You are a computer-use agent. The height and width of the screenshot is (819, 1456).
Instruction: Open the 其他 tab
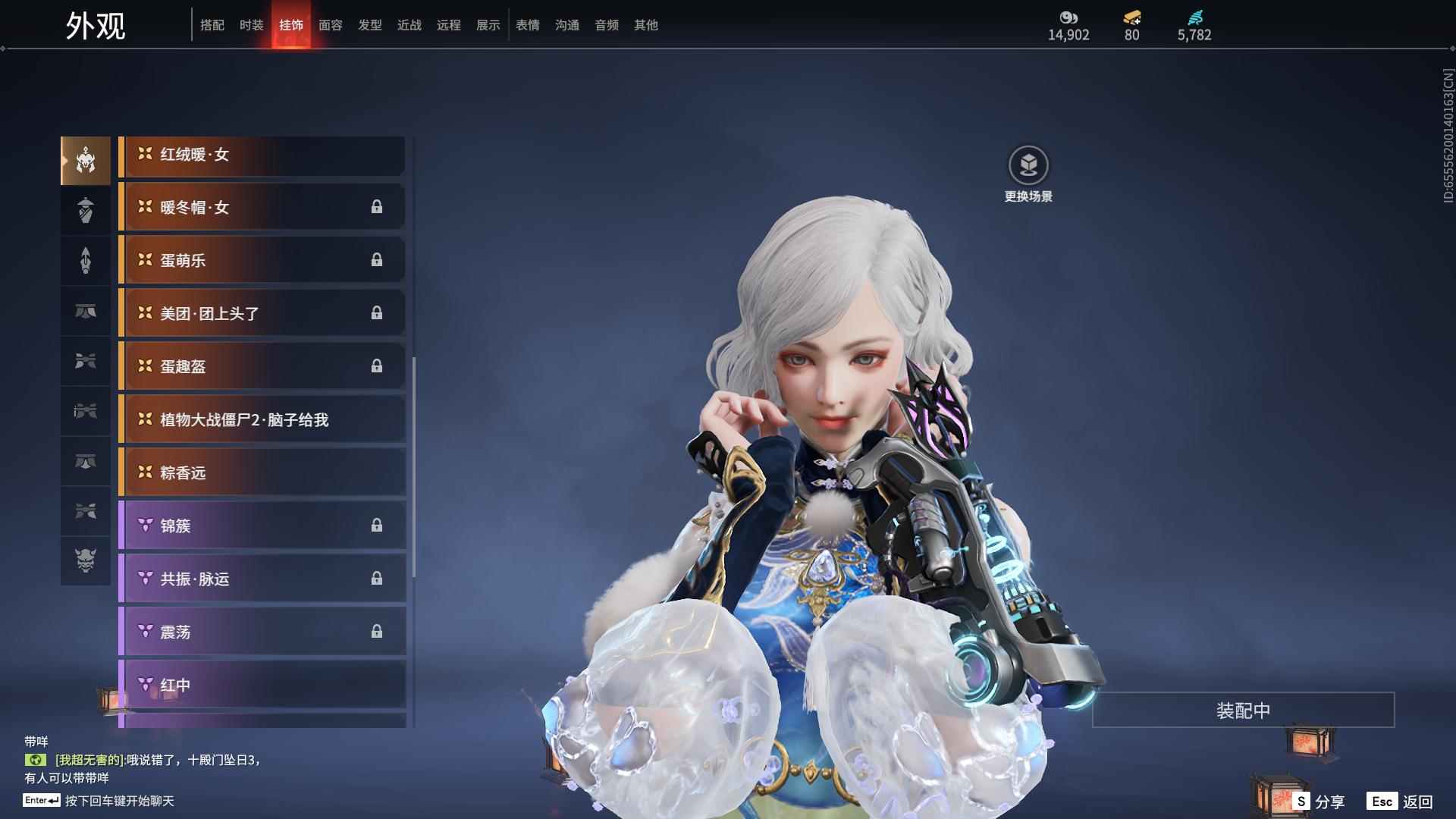(646, 25)
